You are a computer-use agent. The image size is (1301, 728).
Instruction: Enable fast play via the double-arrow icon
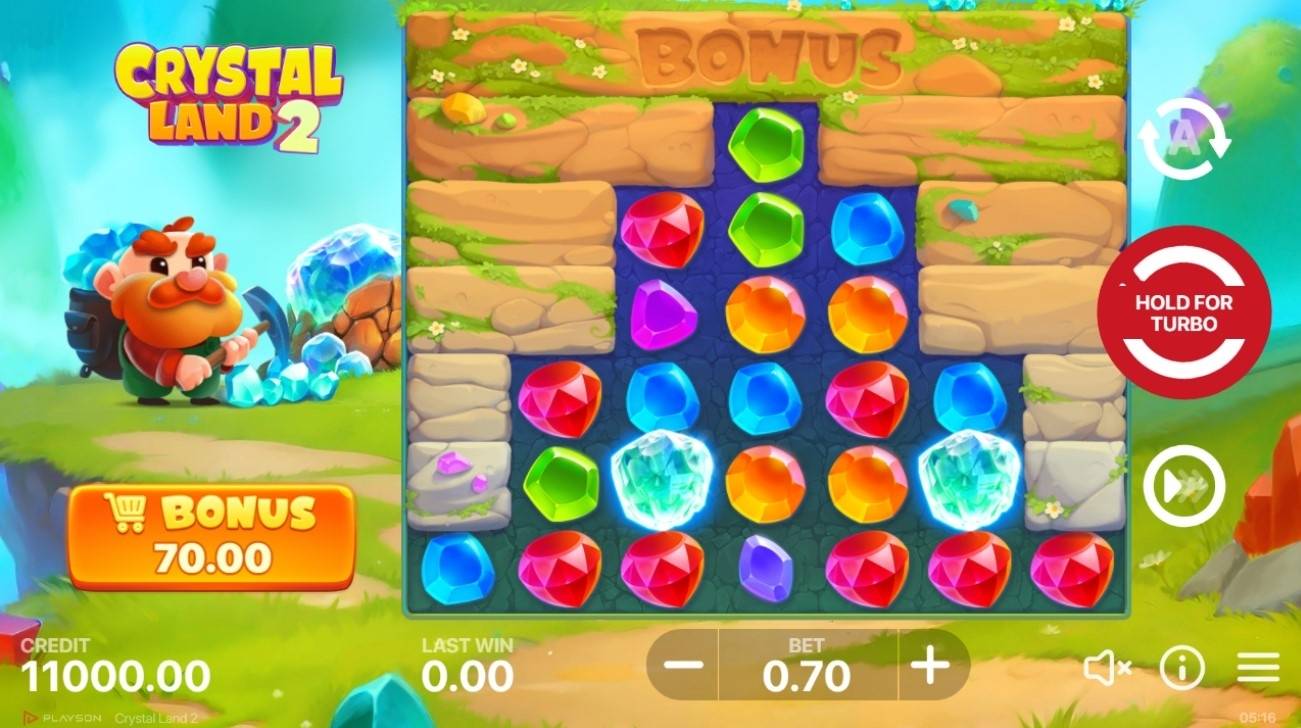click(x=1184, y=484)
